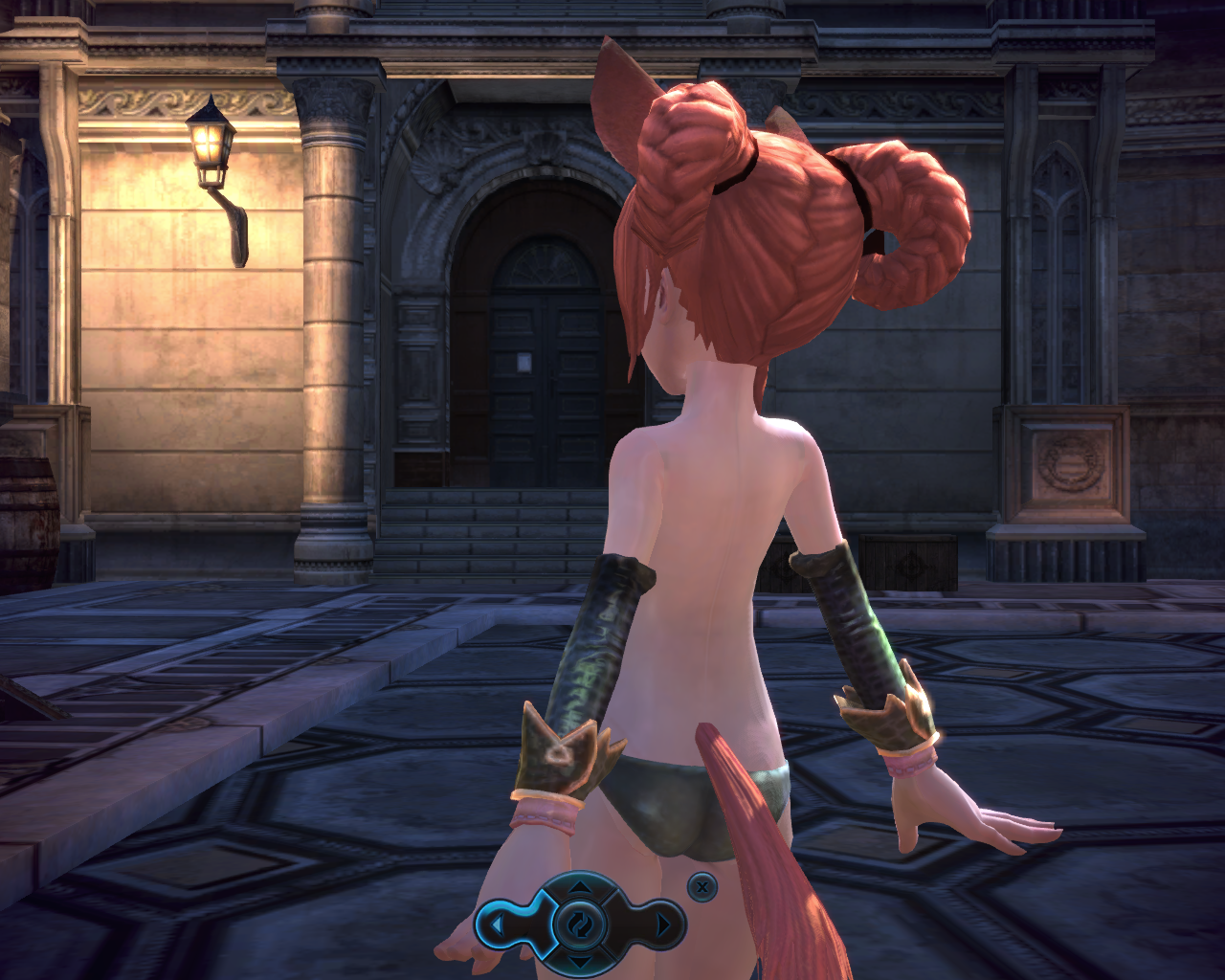Click the right arrow on the camera control
The image size is (1225, 980).
tap(664, 925)
